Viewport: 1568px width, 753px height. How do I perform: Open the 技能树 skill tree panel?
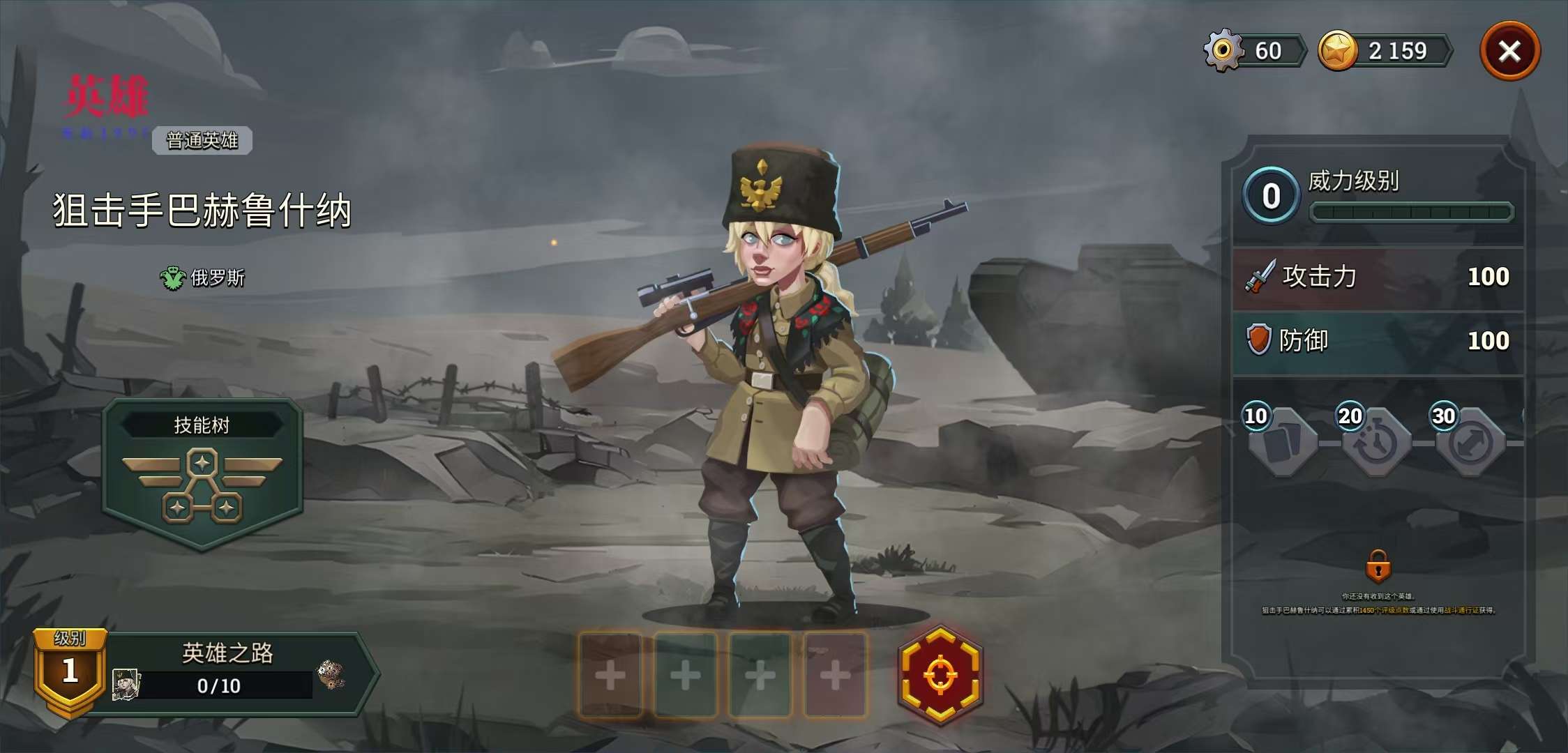click(x=202, y=474)
